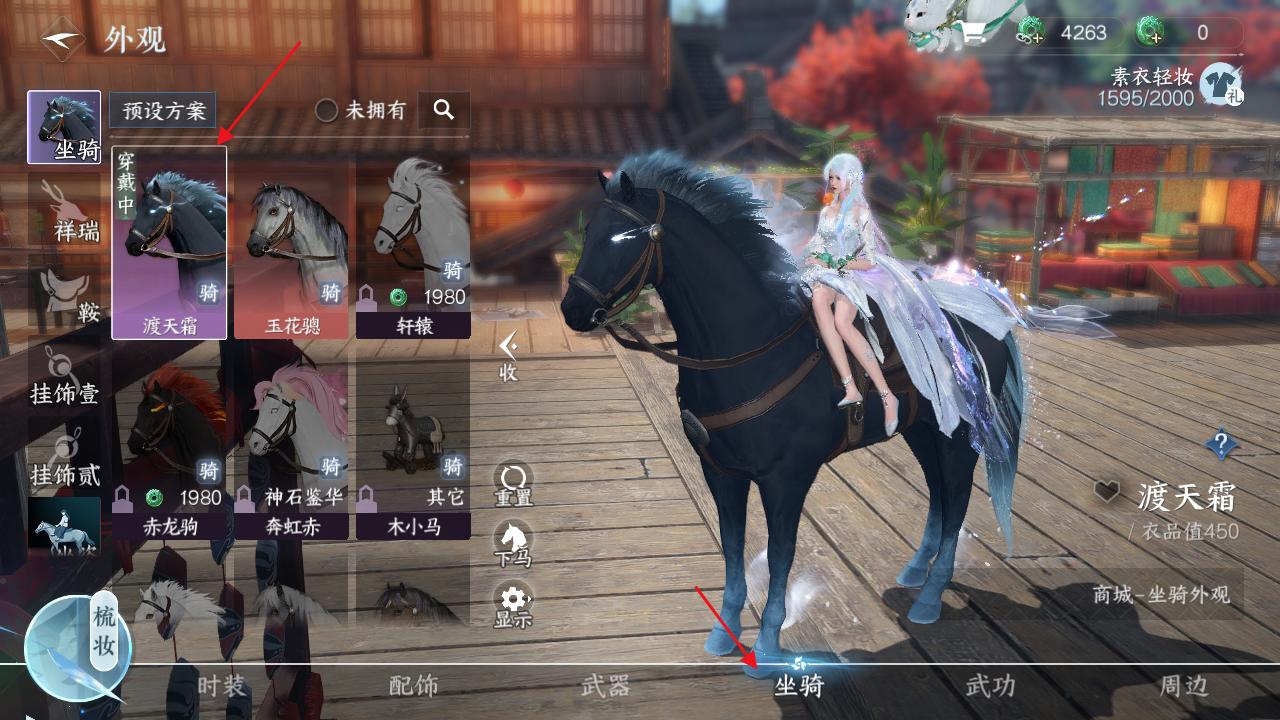Viewport: 1280px width, 720px height.
Task: Switch to the 祥瑞 side category
Action: (65, 212)
